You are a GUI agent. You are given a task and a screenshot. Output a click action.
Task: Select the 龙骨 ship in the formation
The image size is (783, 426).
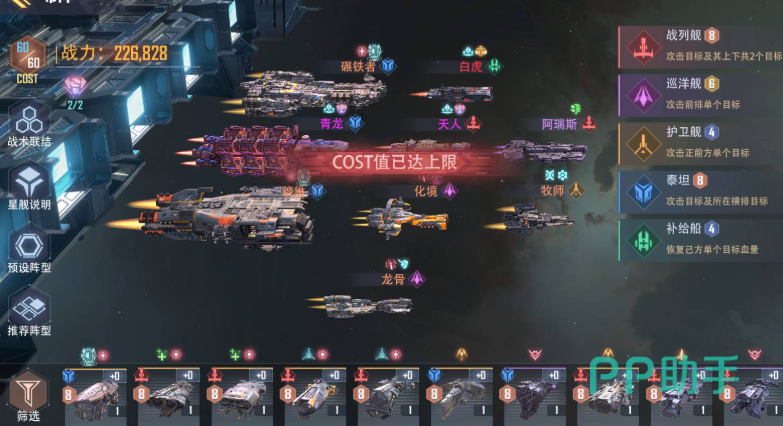[367, 304]
